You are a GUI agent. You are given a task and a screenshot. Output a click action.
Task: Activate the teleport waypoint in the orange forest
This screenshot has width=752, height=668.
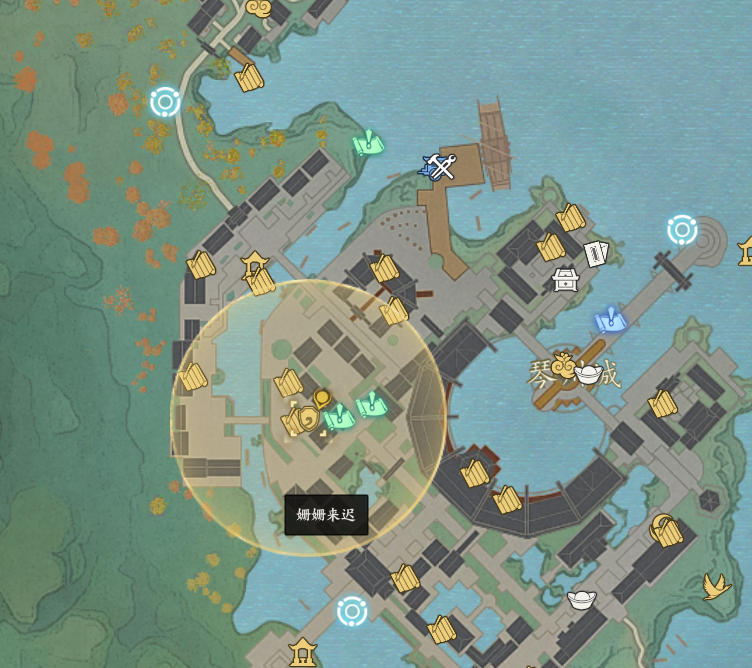coord(165,101)
